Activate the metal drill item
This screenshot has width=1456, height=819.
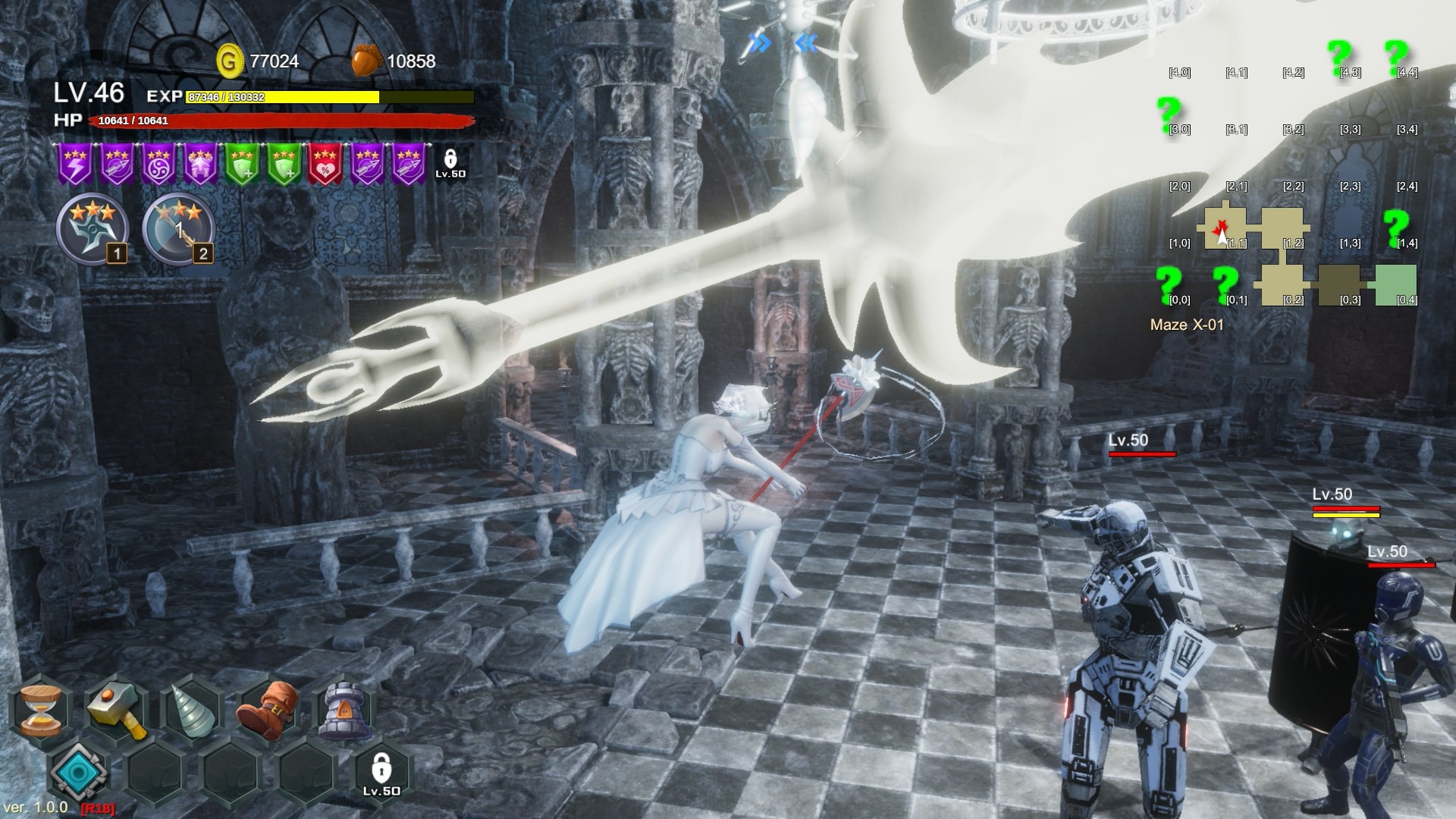[191, 711]
